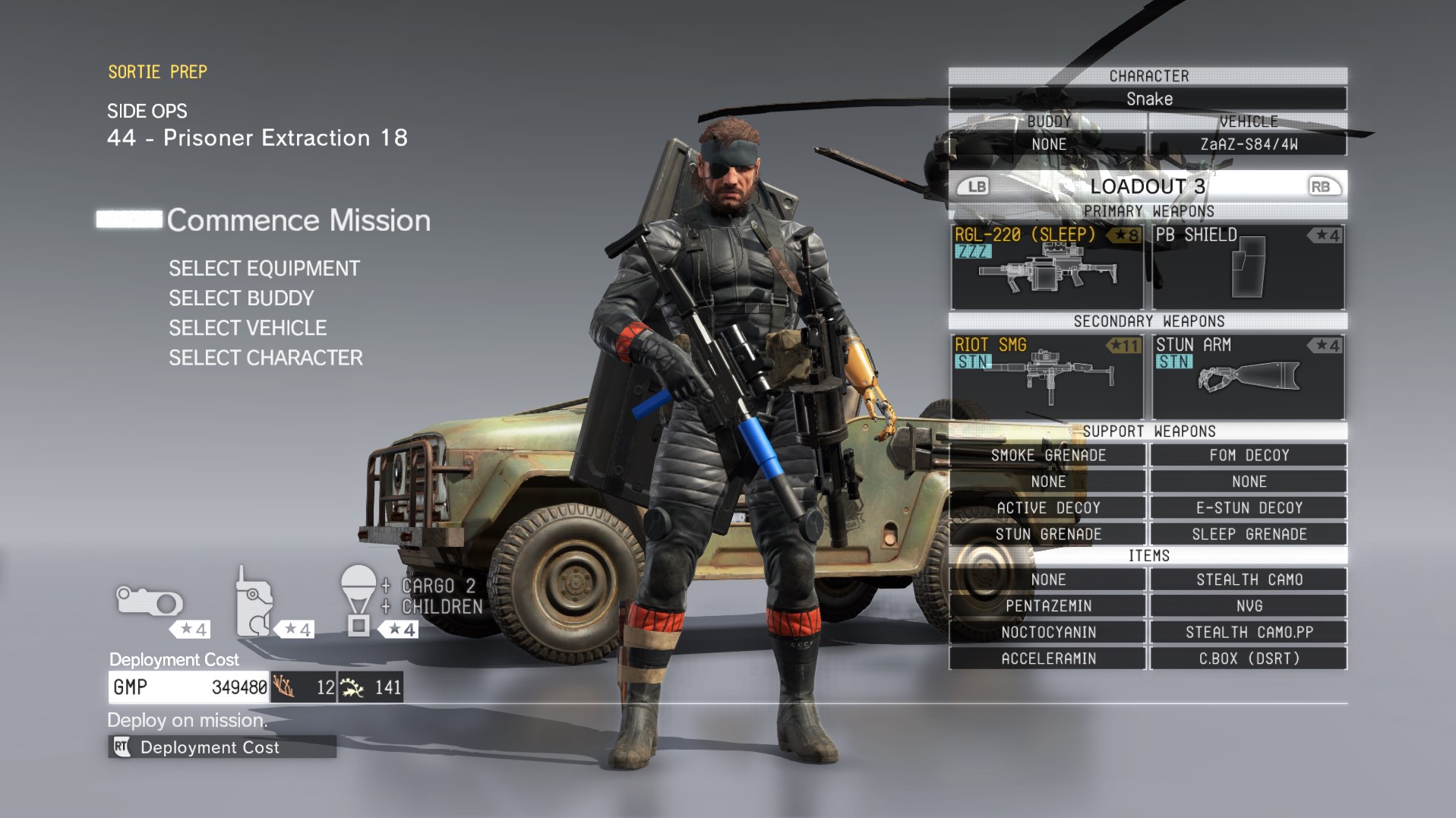Choose the C.Box (DSRT) item slot

coord(1249,659)
